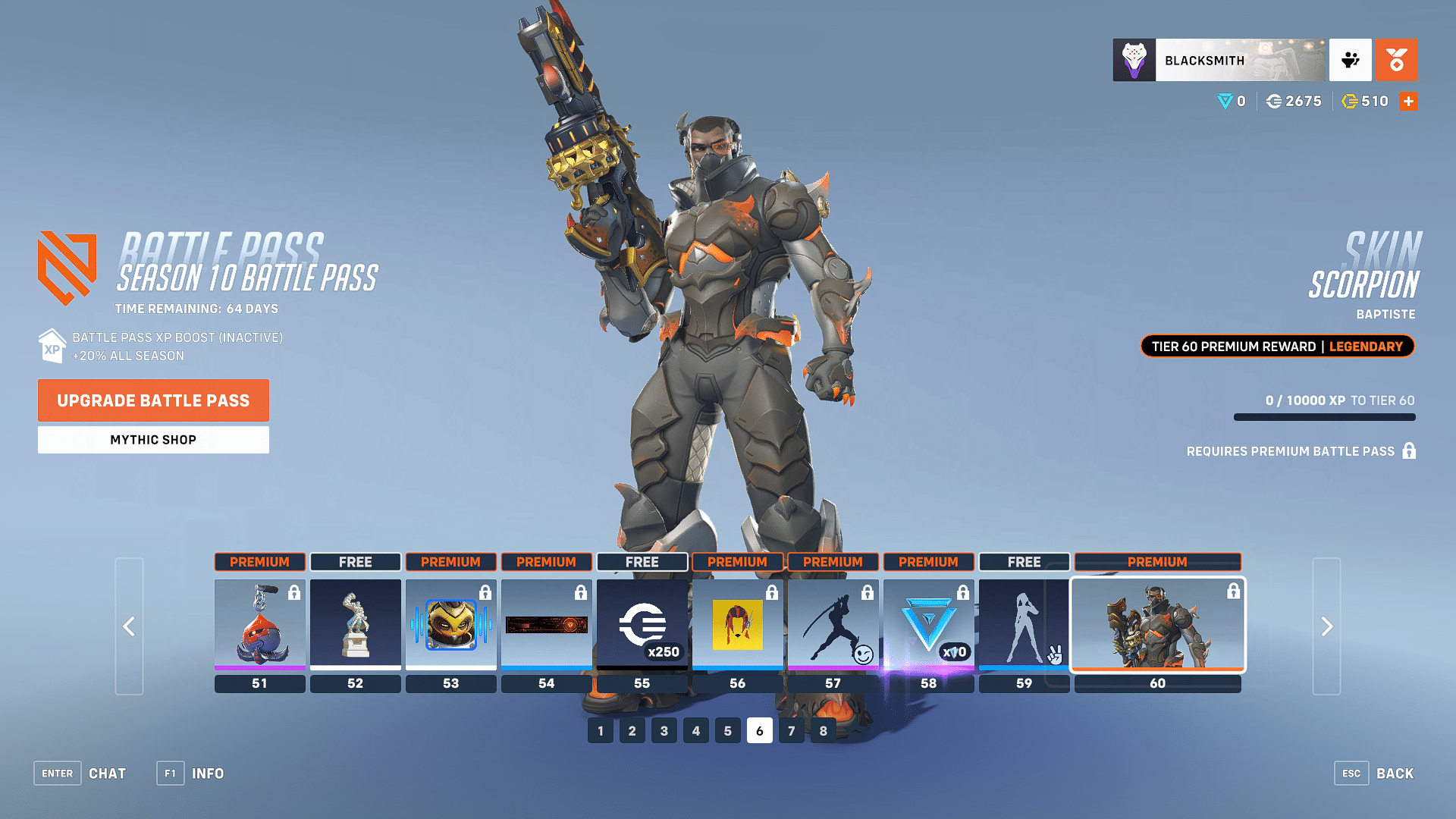Click the Battle Pass XP Boost envelope icon
The width and height of the screenshot is (1456, 819).
coord(51,346)
